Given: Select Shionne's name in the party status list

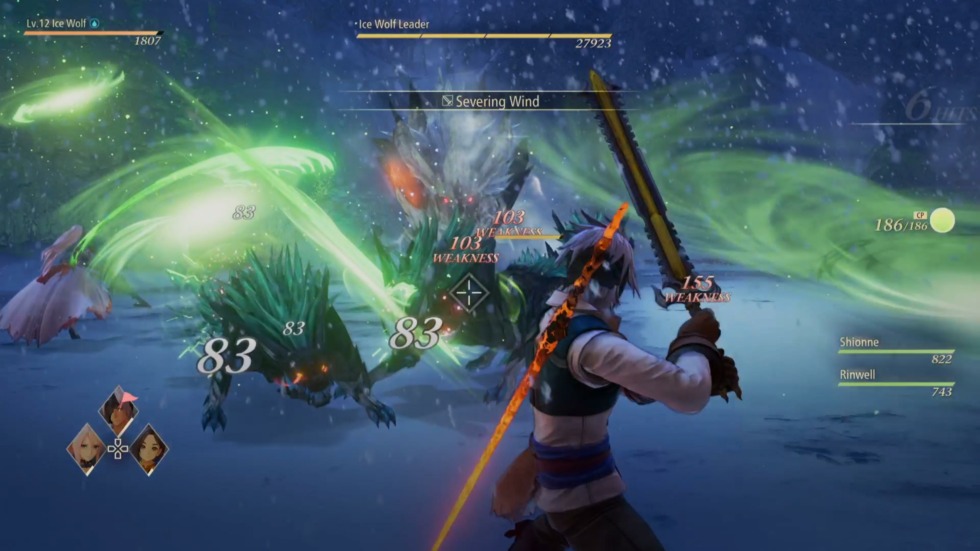Looking at the screenshot, I should tap(859, 342).
